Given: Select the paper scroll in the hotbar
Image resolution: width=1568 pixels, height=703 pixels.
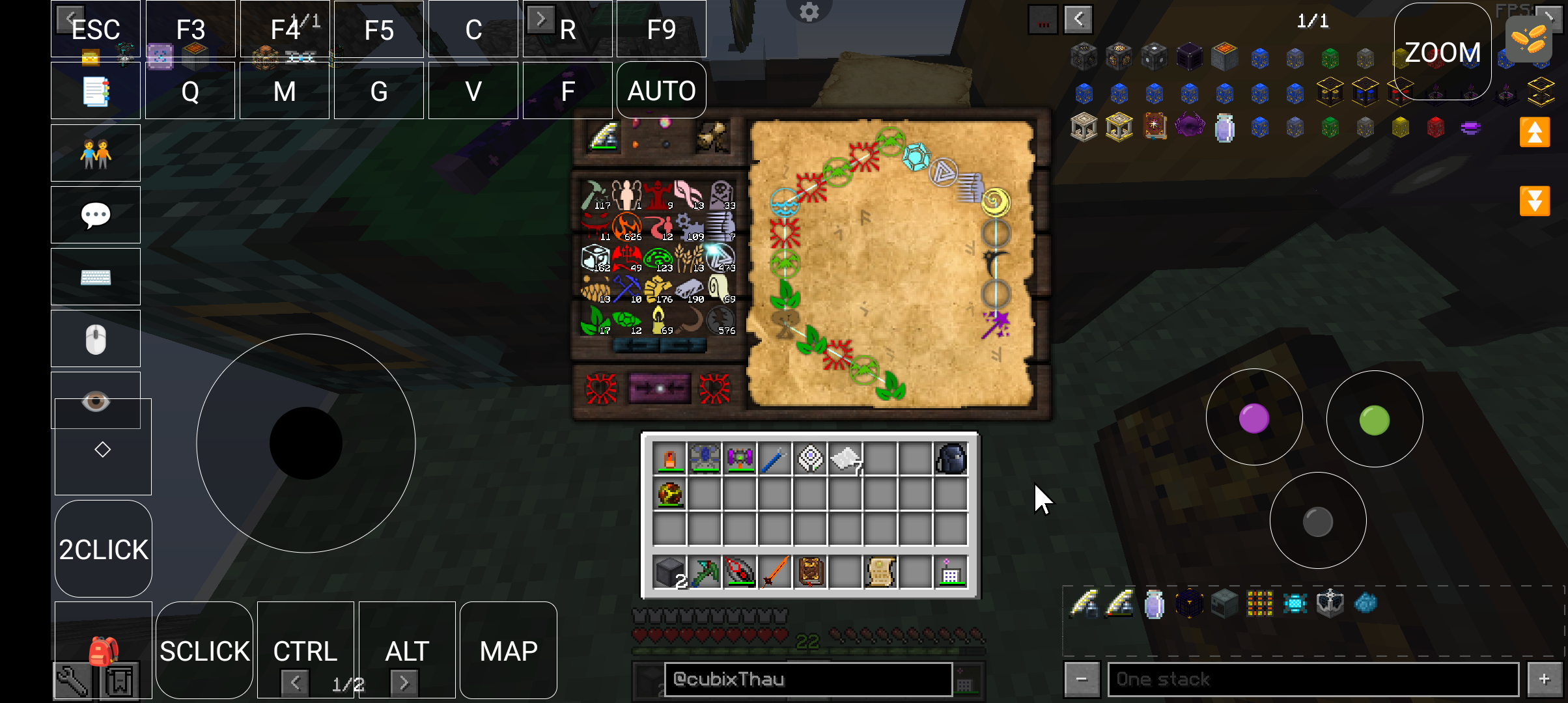Looking at the screenshot, I should [880, 573].
